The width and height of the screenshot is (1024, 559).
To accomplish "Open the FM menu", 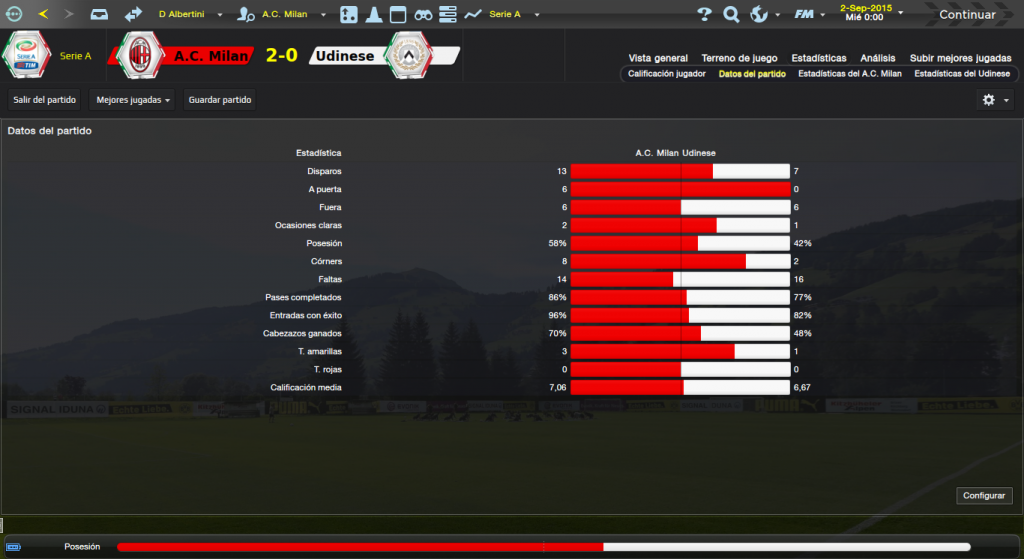I will pyautogui.click(x=807, y=14).
